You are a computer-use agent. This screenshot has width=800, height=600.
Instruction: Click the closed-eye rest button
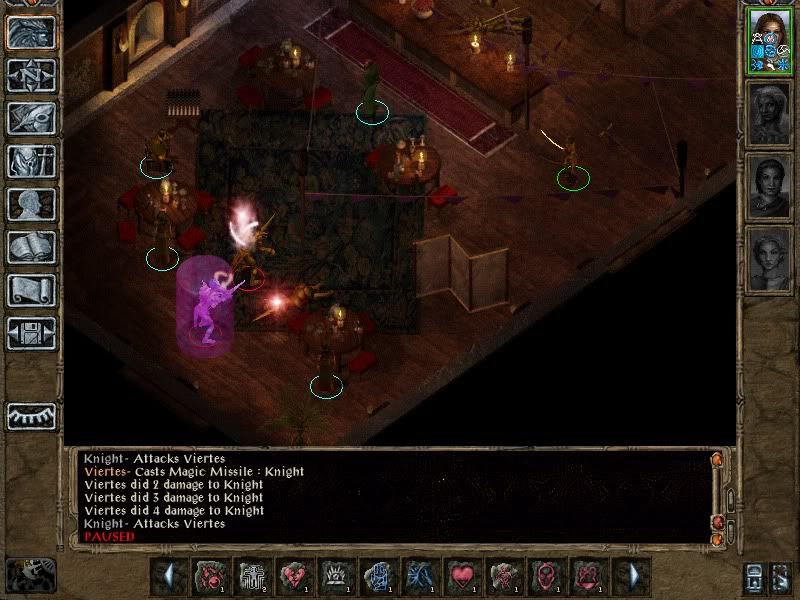(31, 415)
